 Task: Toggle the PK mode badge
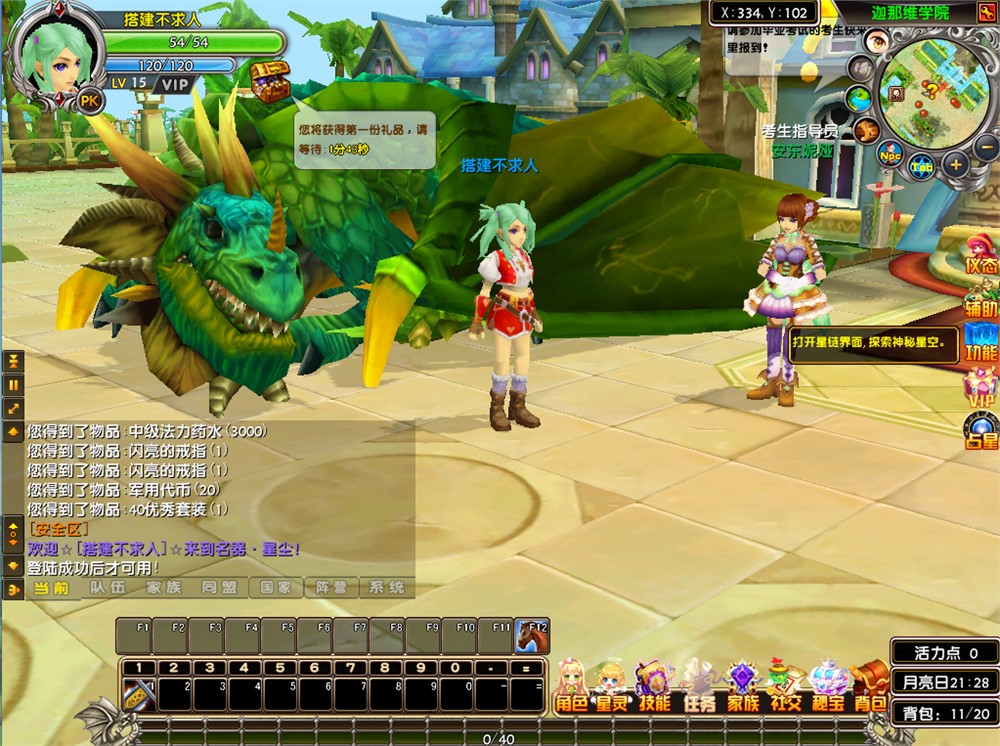pyautogui.click(x=91, y=100)
